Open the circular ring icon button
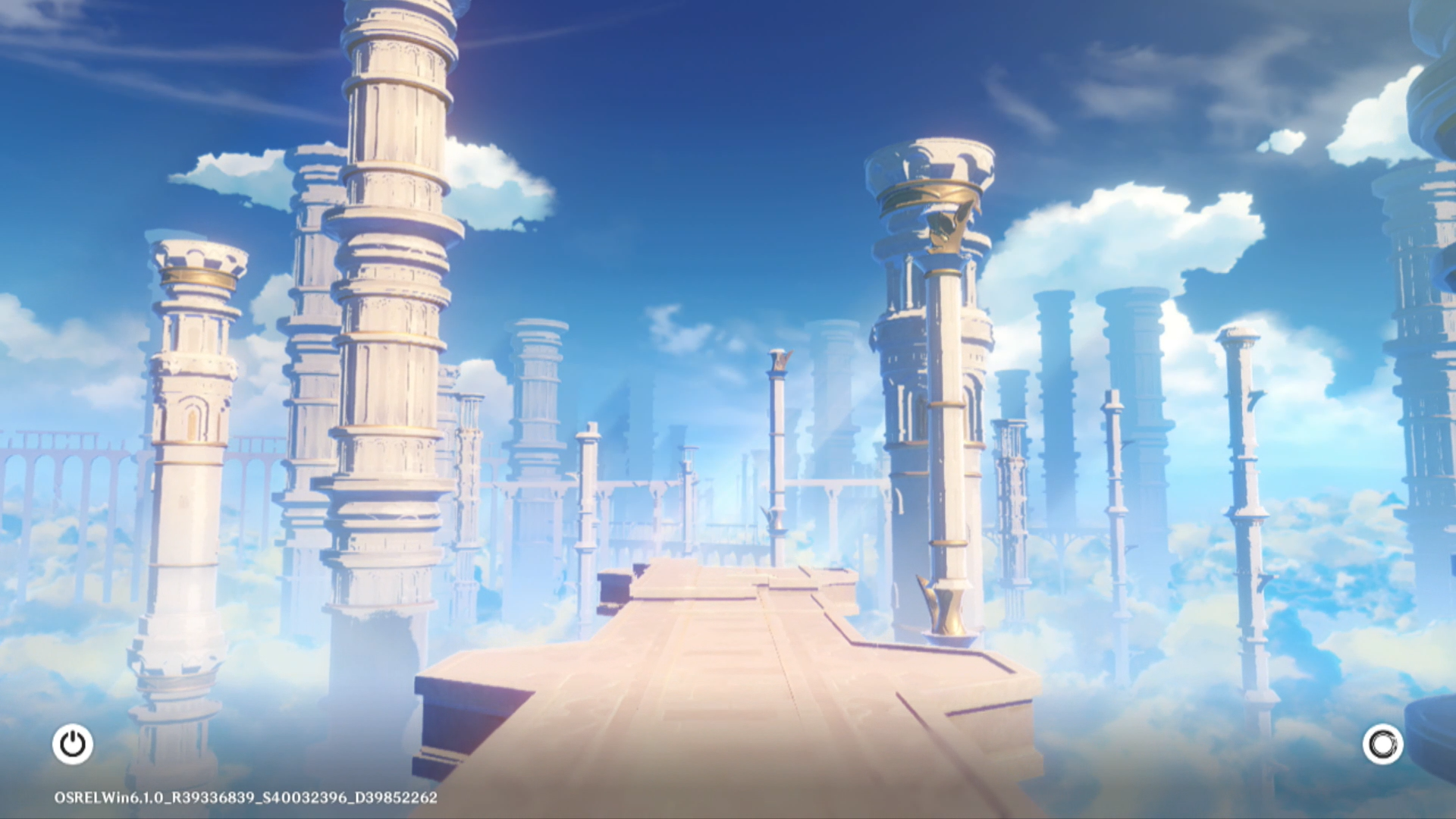1456x819 pixels. [1382, 744]
